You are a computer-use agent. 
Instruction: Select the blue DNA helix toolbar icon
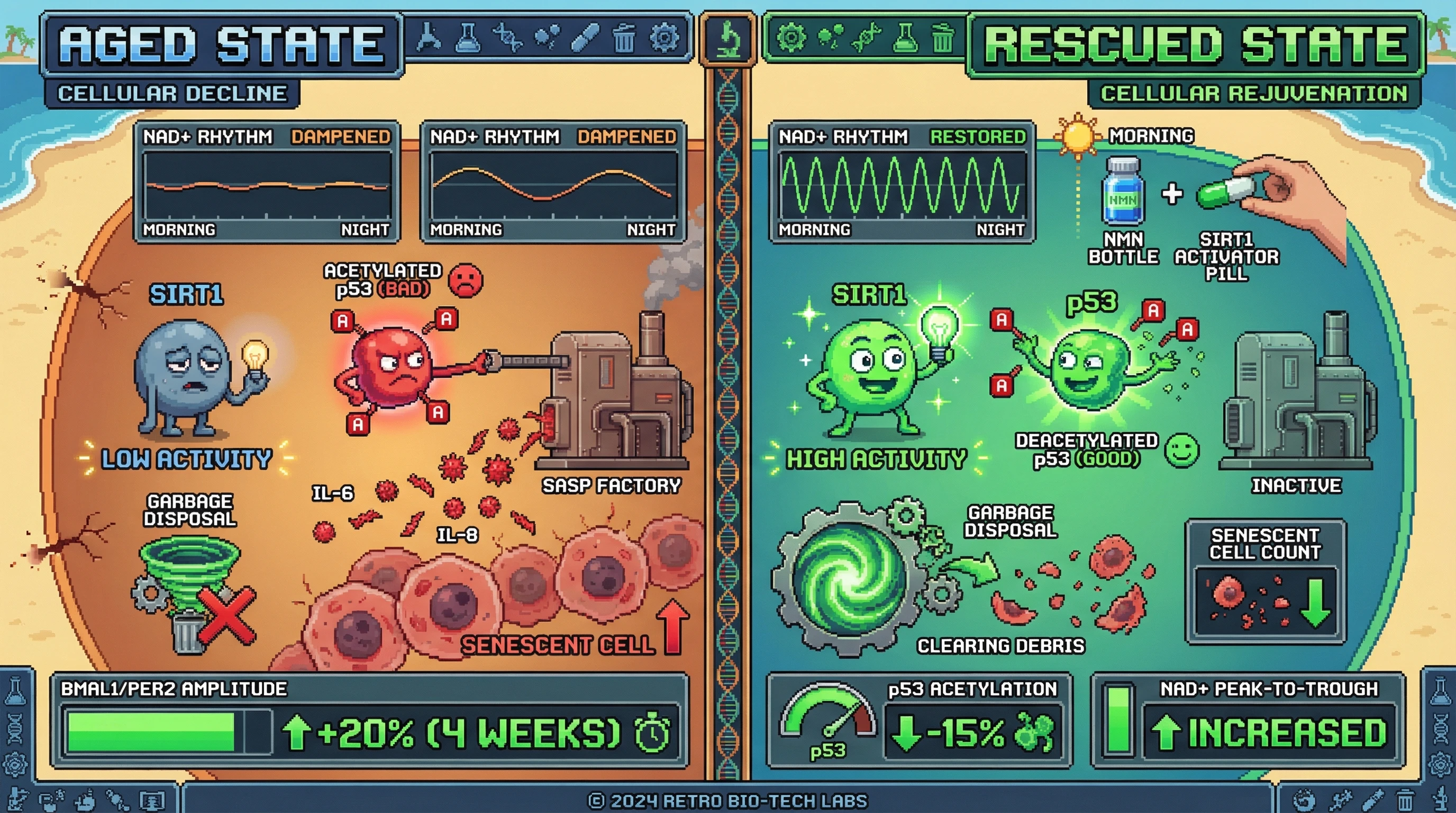coord(507,38)
